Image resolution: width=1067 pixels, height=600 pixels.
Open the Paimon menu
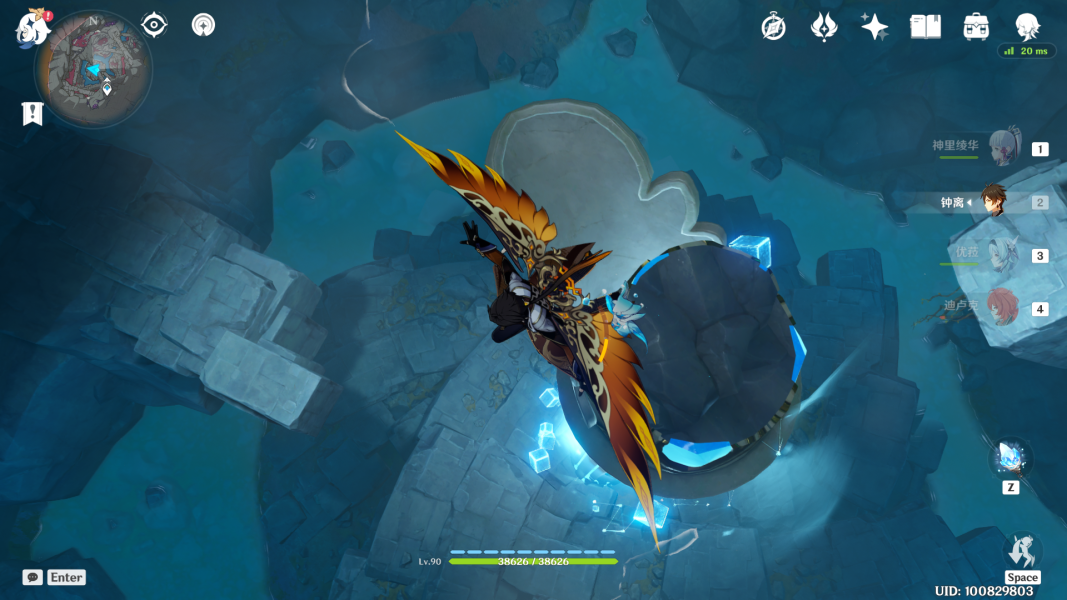[x=33, y=27]
